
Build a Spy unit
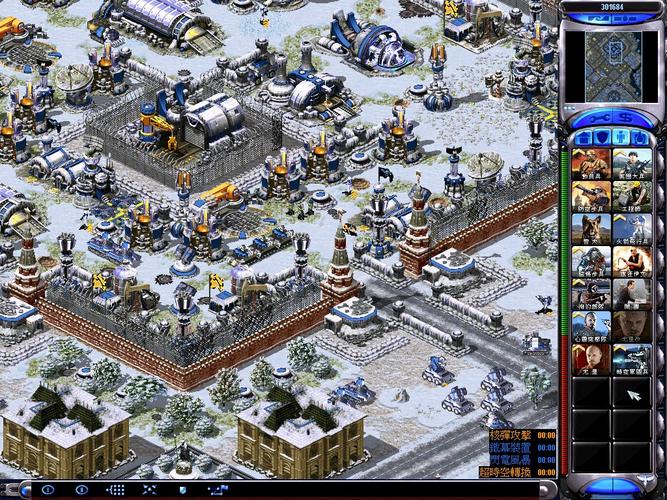pos(632,294)
